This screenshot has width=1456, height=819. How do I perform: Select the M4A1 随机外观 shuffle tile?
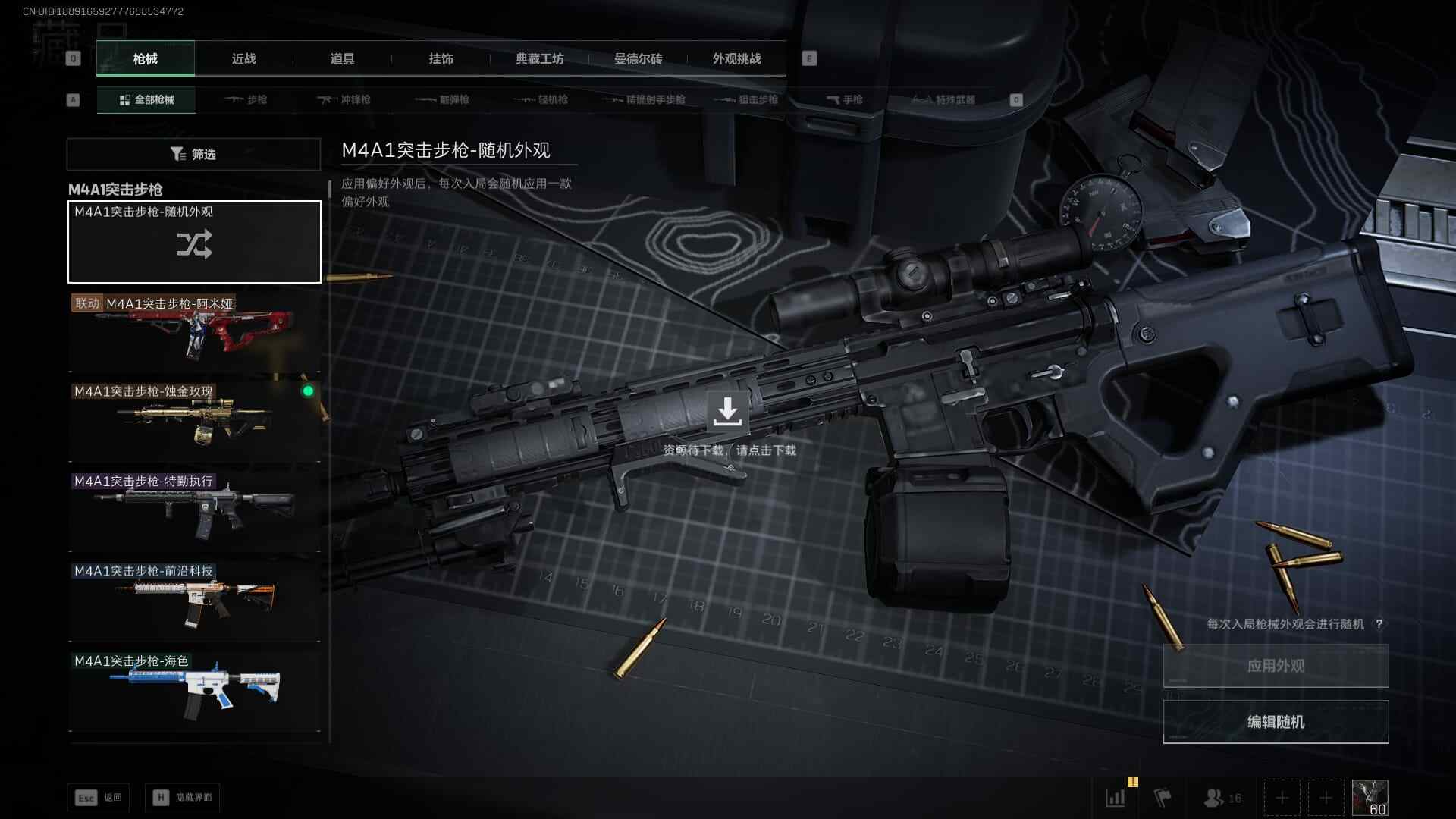pos(194,242)
